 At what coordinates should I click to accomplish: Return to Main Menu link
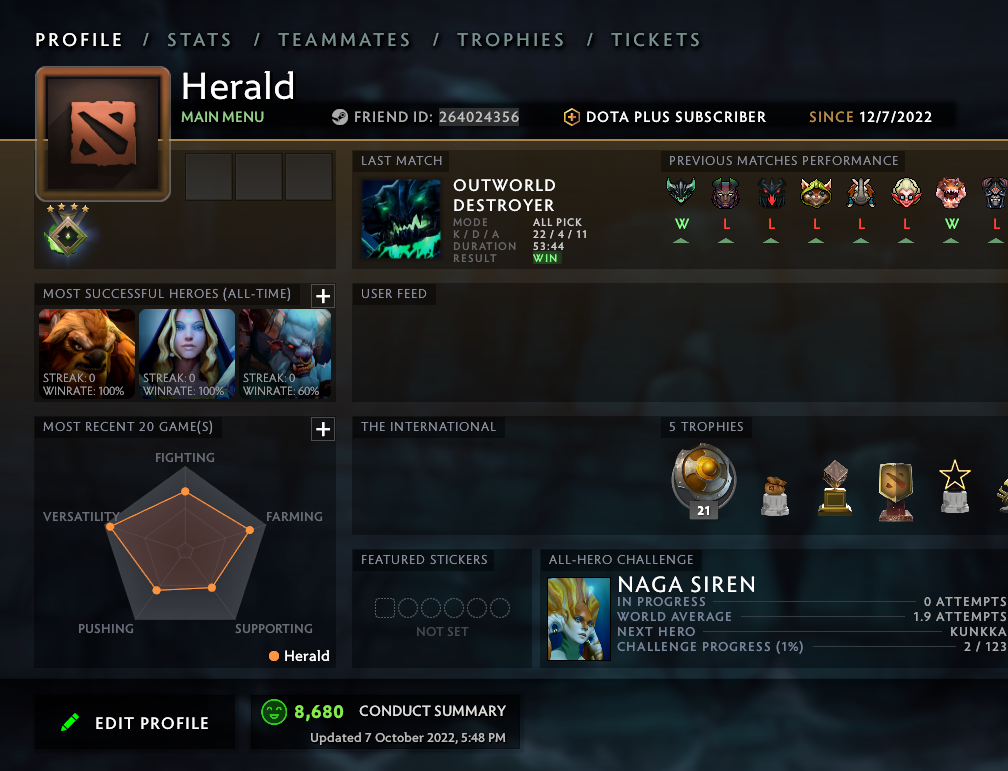coord(222,117)
